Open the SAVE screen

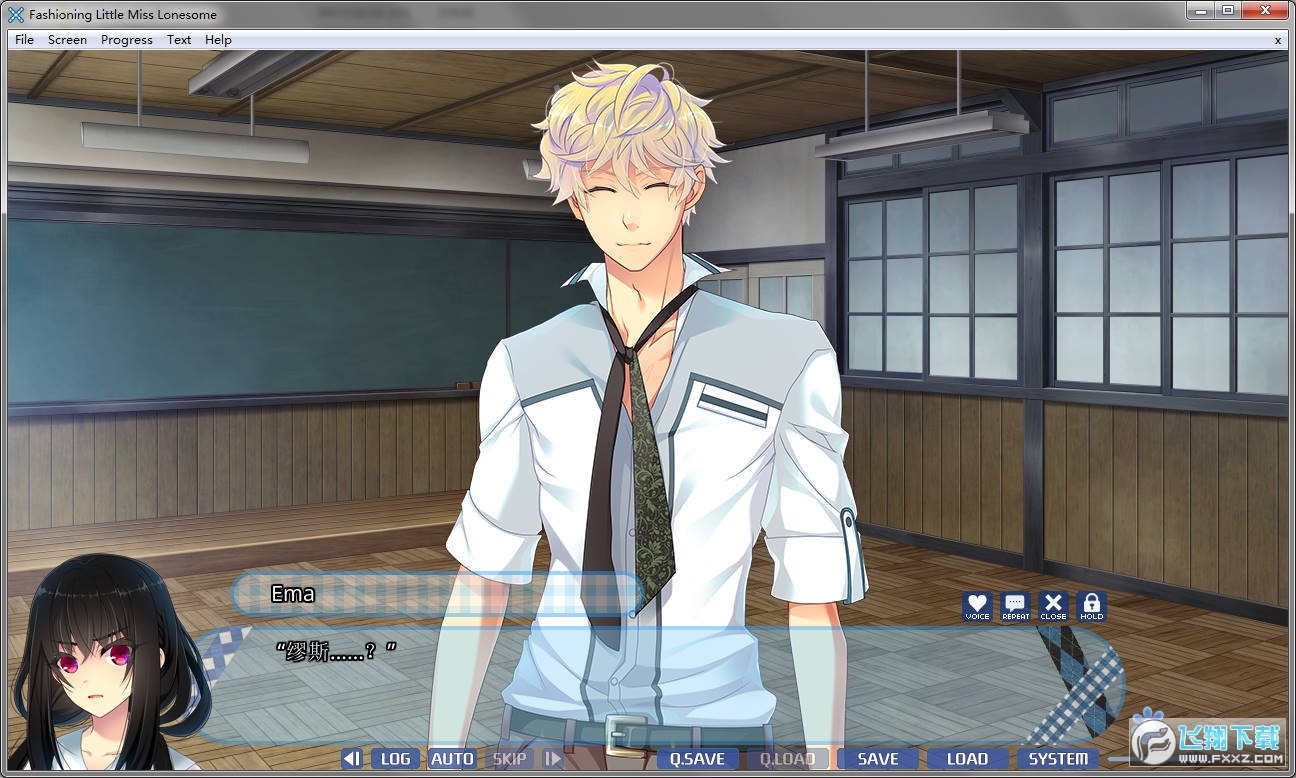(x=877, y=759)
